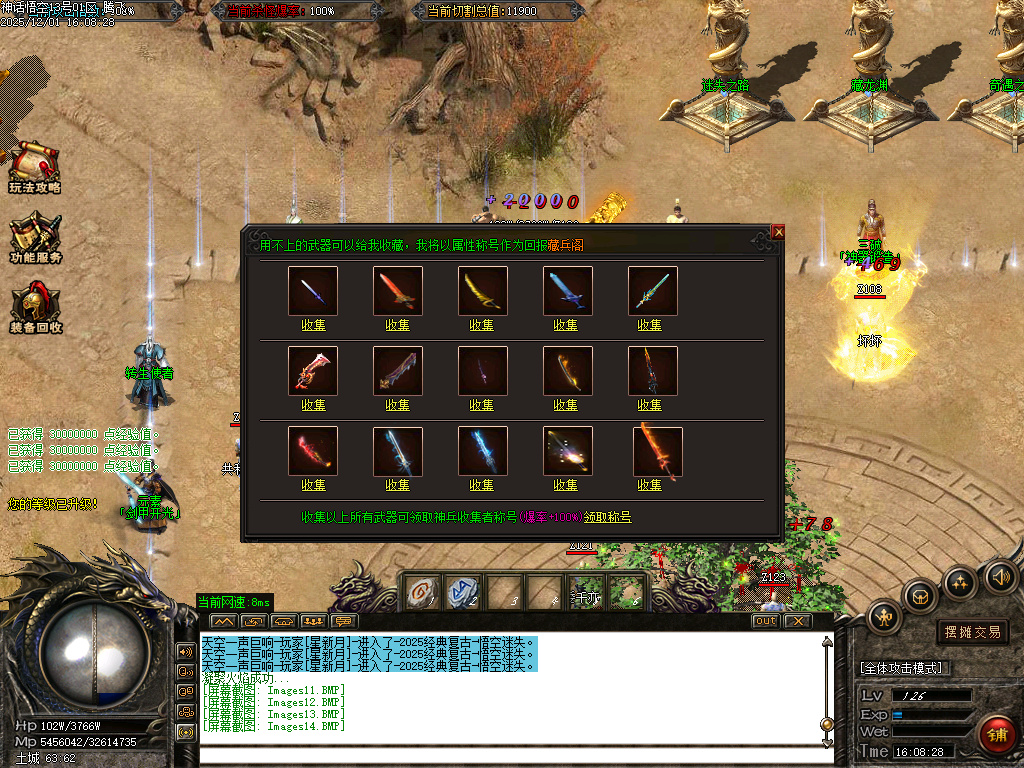1024x768 pixels.
Task: Select the golden curved blade weapon icon
Action: pos(482,291)
